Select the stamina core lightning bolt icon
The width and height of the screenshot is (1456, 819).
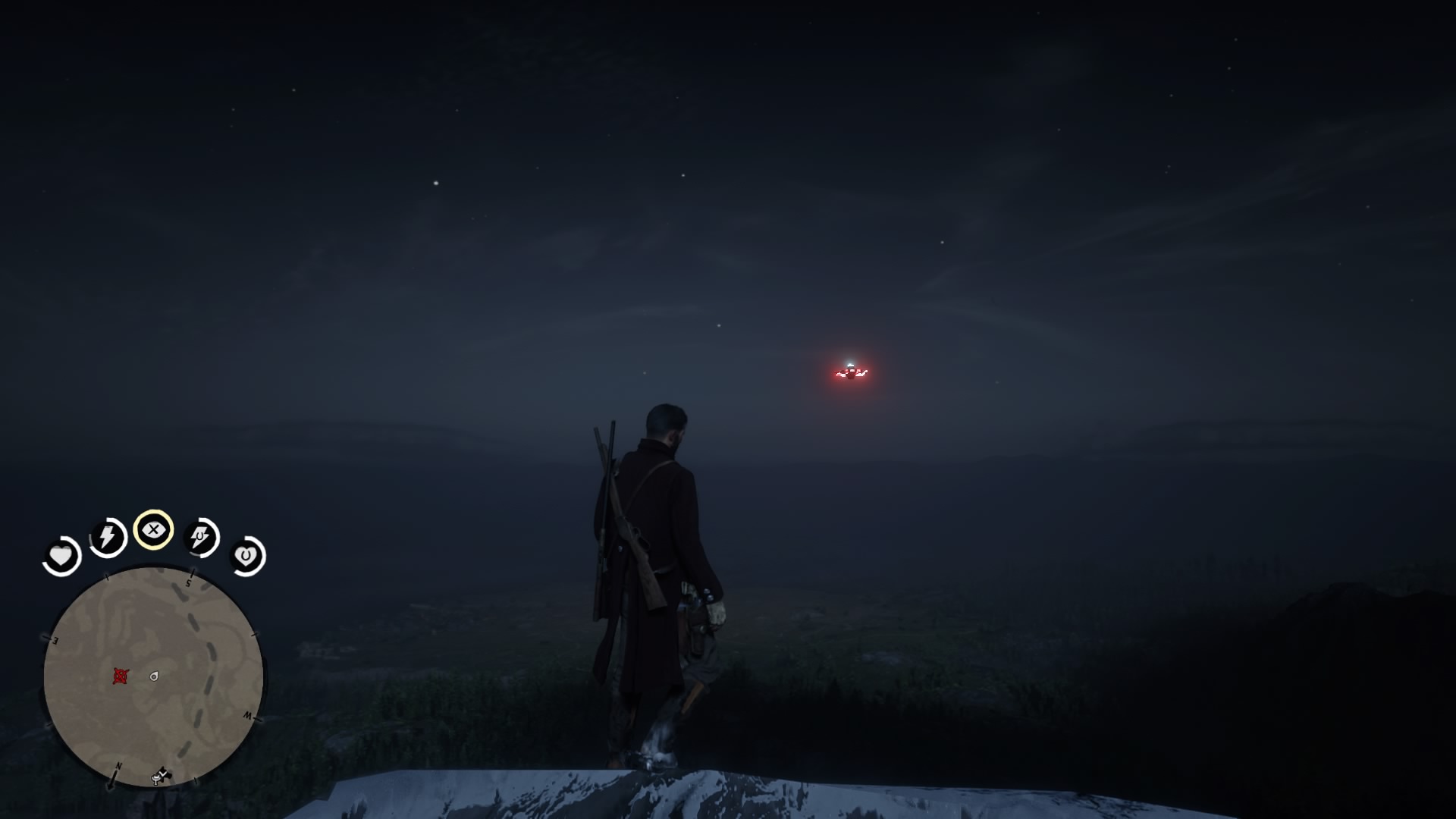click(x=108, y=537)
